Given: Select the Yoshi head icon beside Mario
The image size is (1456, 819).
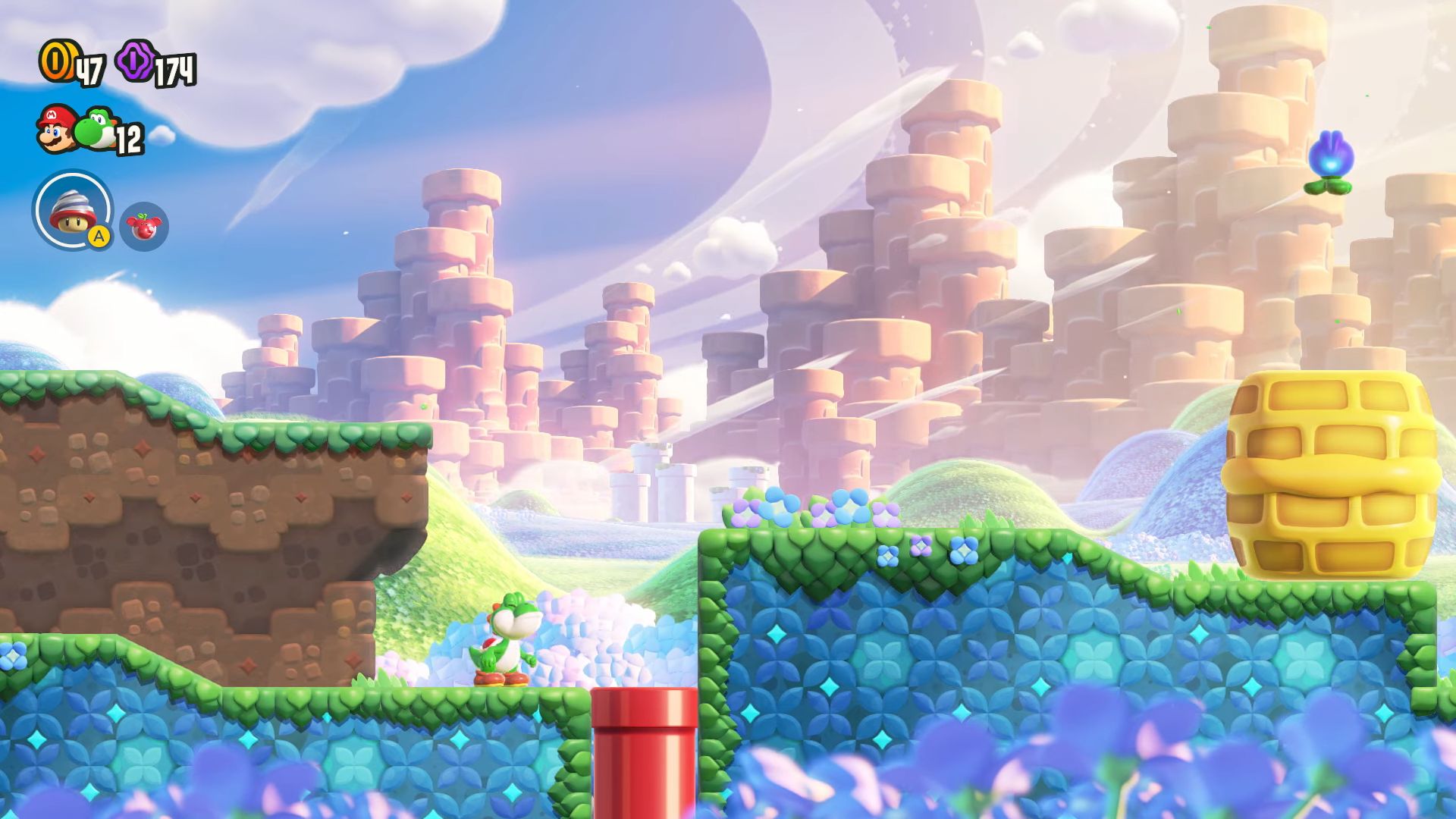Looking at the screenshot, I should coord(95,129).
